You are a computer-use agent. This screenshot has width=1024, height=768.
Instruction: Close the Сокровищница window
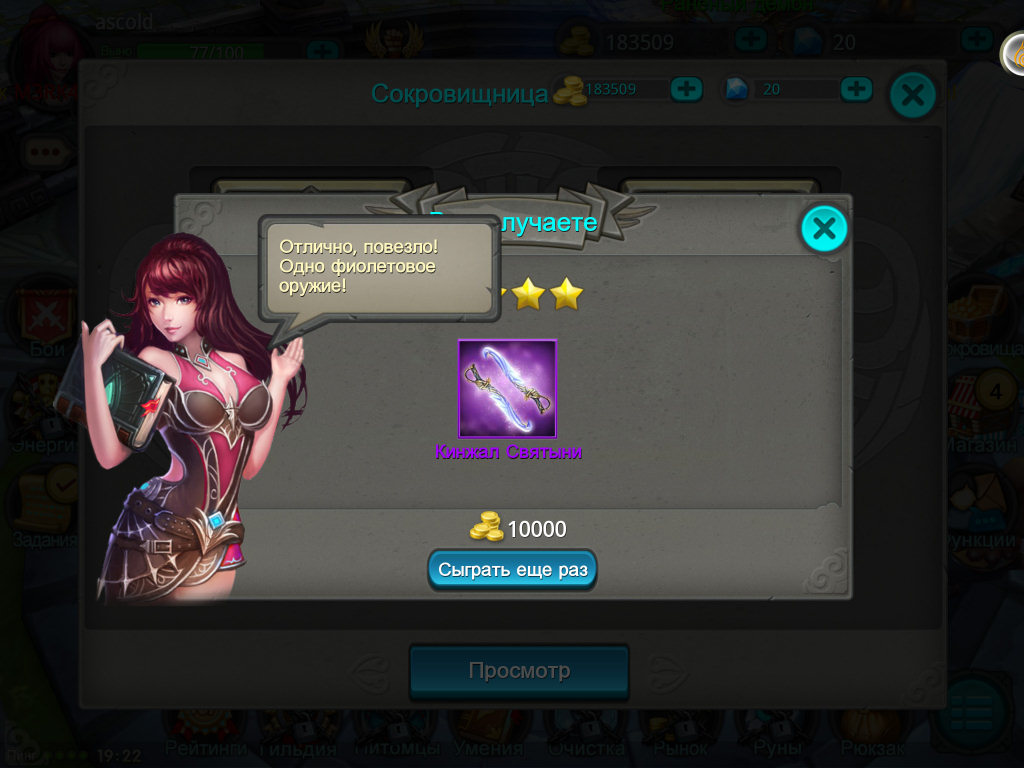tap(912, 95)
